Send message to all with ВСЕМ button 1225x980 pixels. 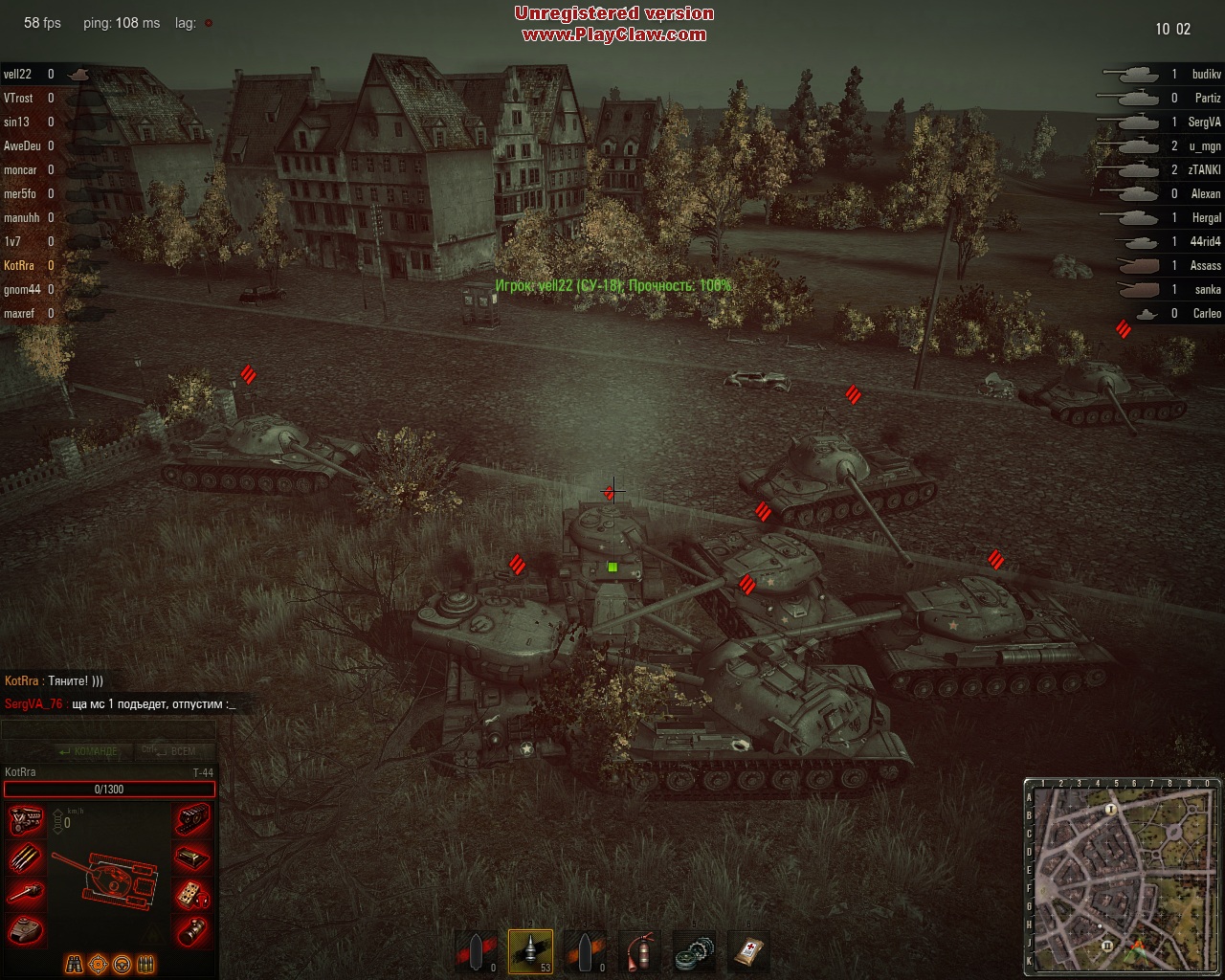pos(173,751)
